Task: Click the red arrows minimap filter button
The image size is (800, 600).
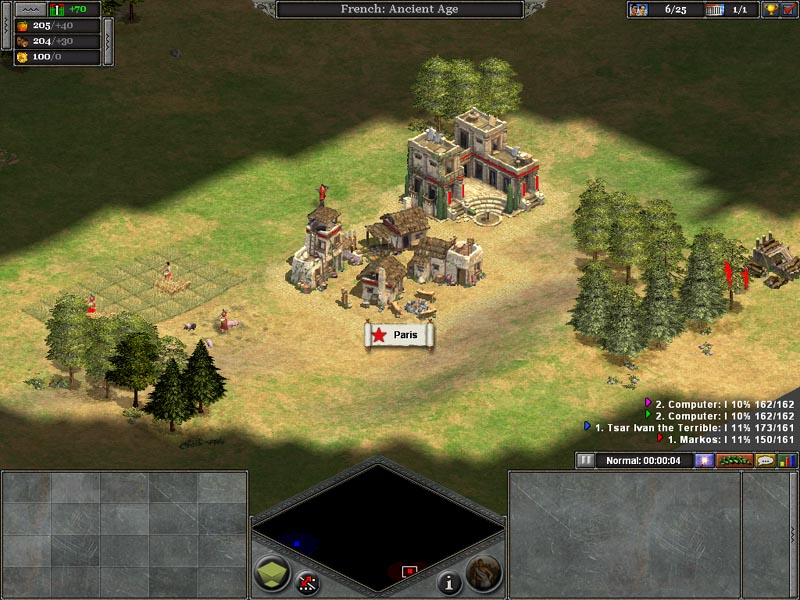Action: (308, 580)
